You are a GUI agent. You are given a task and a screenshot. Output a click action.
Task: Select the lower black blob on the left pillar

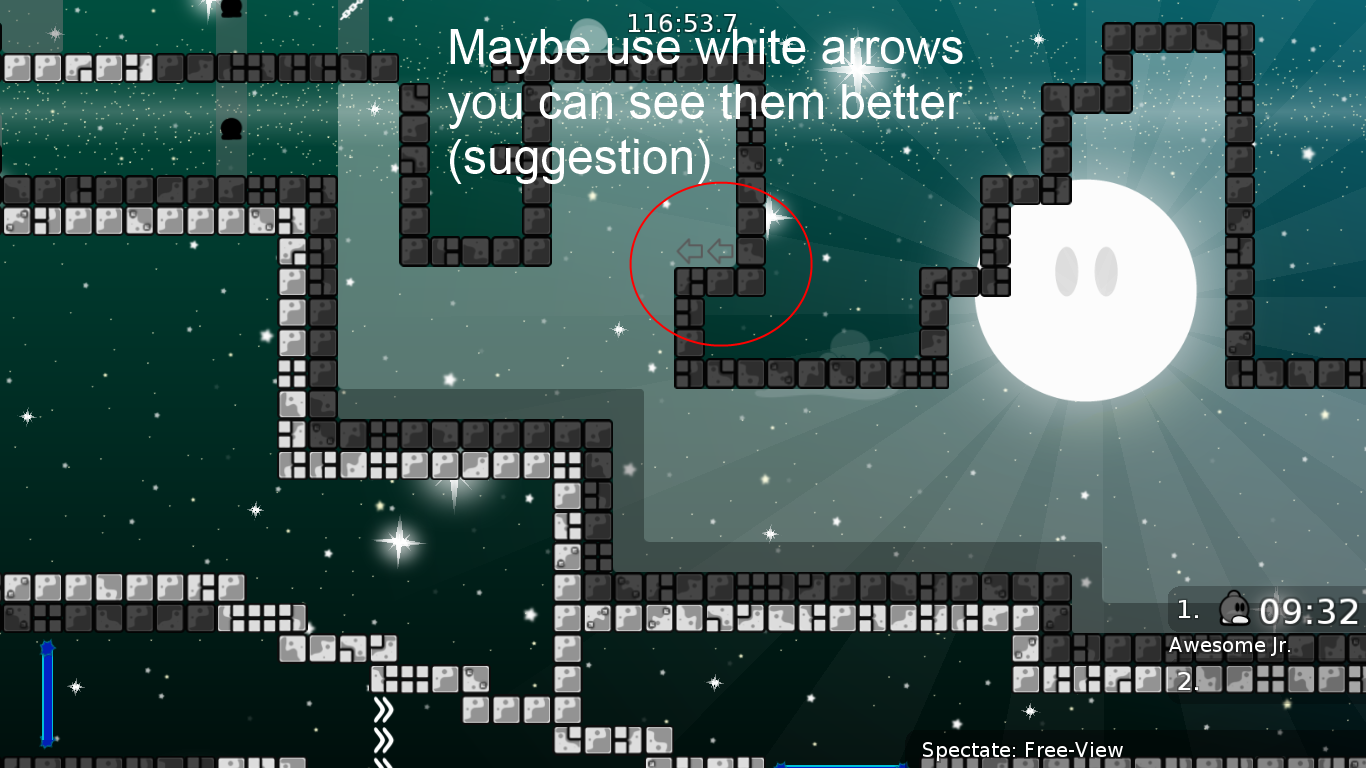point(232,130)
